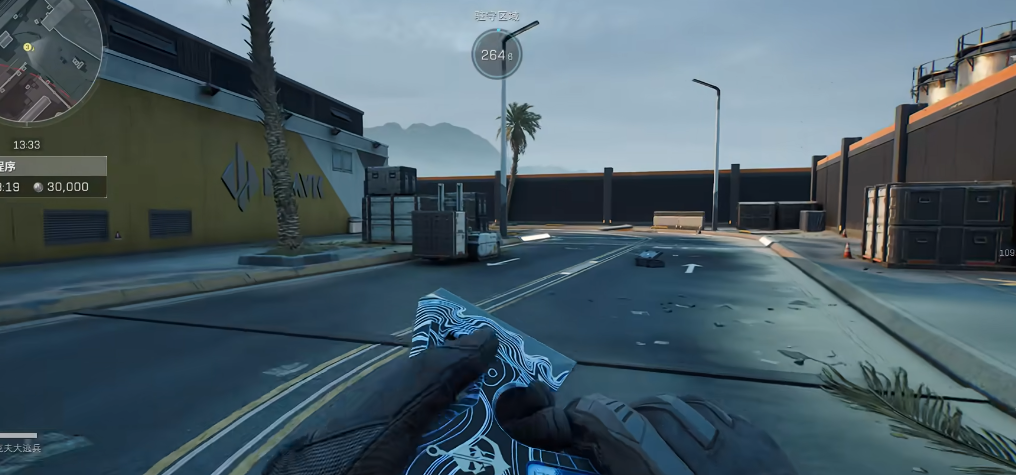Select the 264m objective waypoint marker

(496, 55)
